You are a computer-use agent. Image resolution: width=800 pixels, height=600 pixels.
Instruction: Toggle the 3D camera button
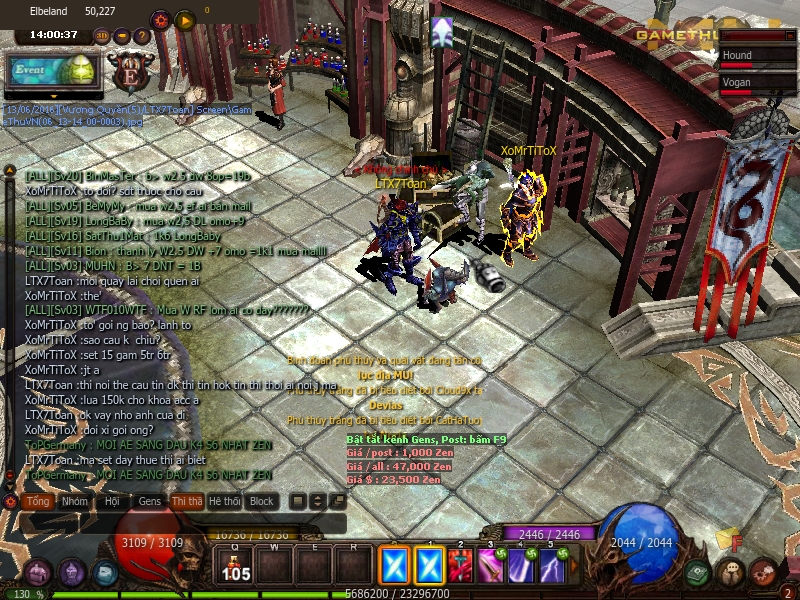101,36
